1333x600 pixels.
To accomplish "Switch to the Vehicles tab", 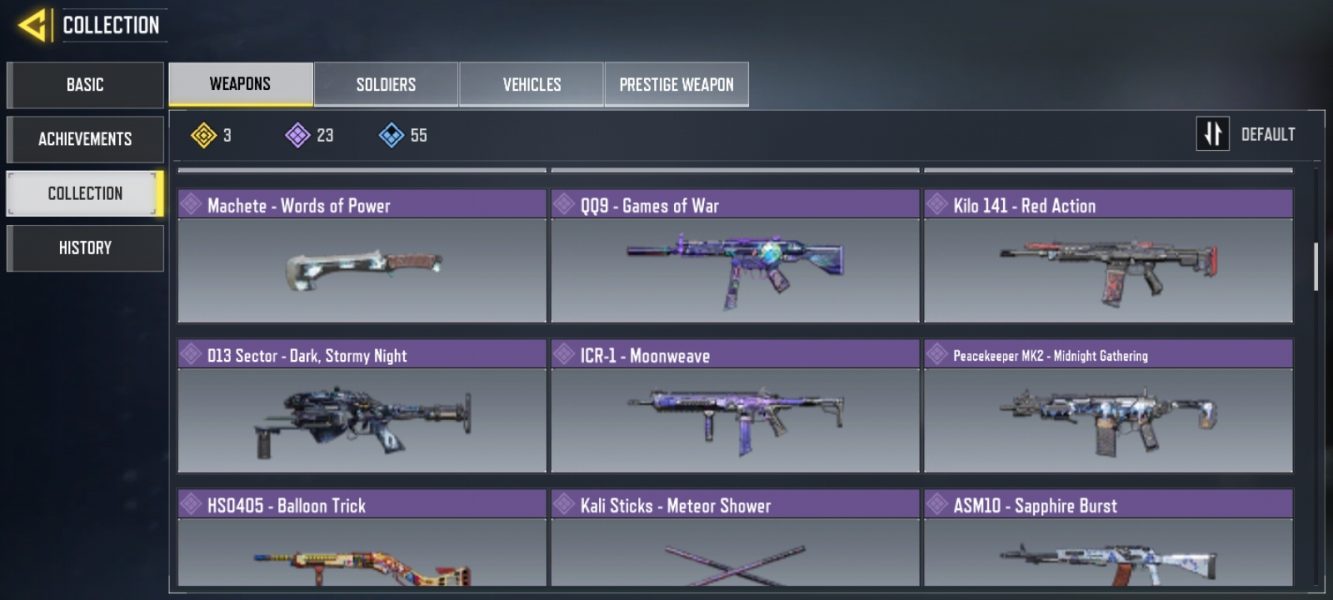I will 531,85.
